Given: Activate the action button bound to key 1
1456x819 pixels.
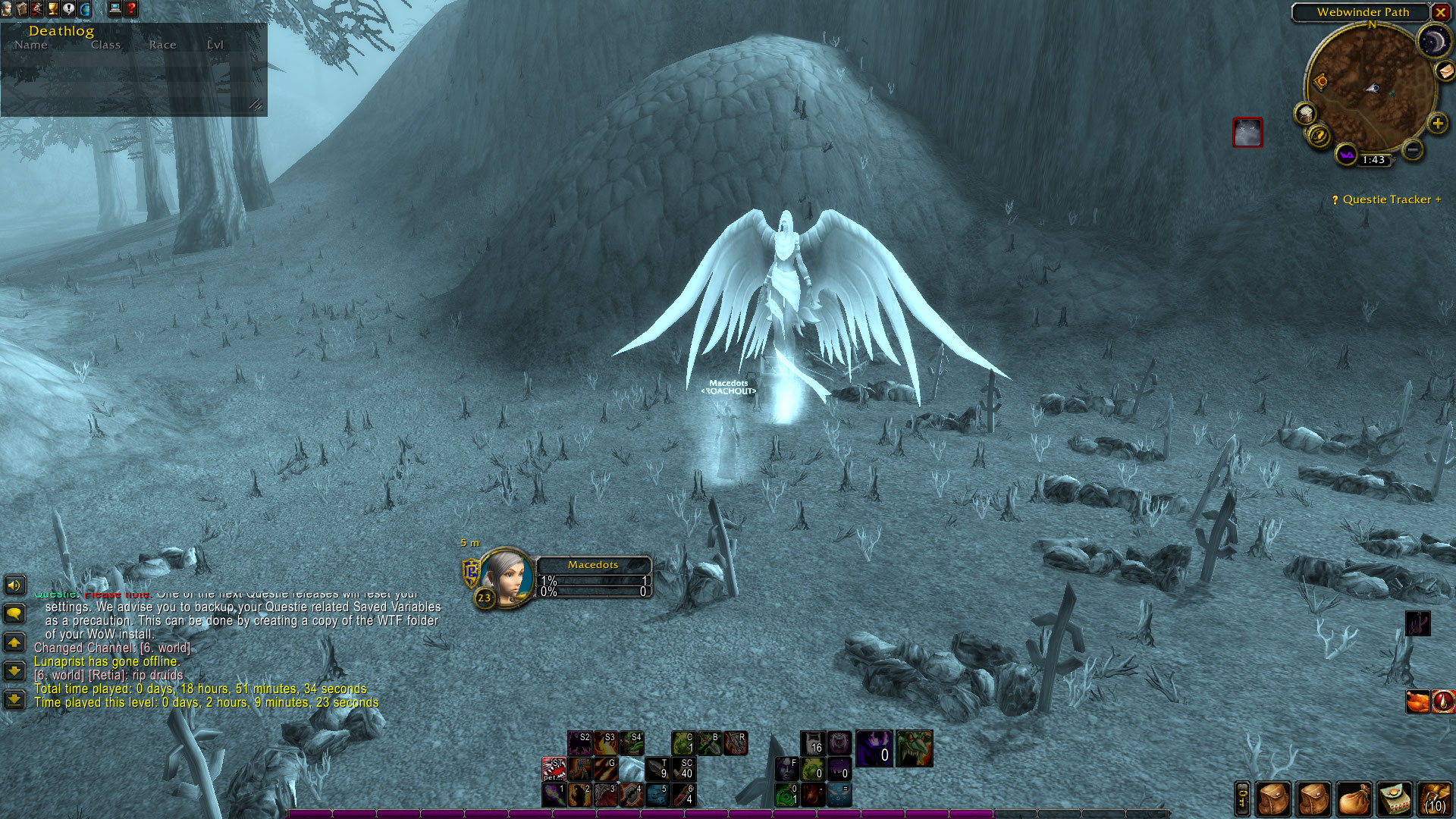Looking at the screenshot, I should (554, 794).
